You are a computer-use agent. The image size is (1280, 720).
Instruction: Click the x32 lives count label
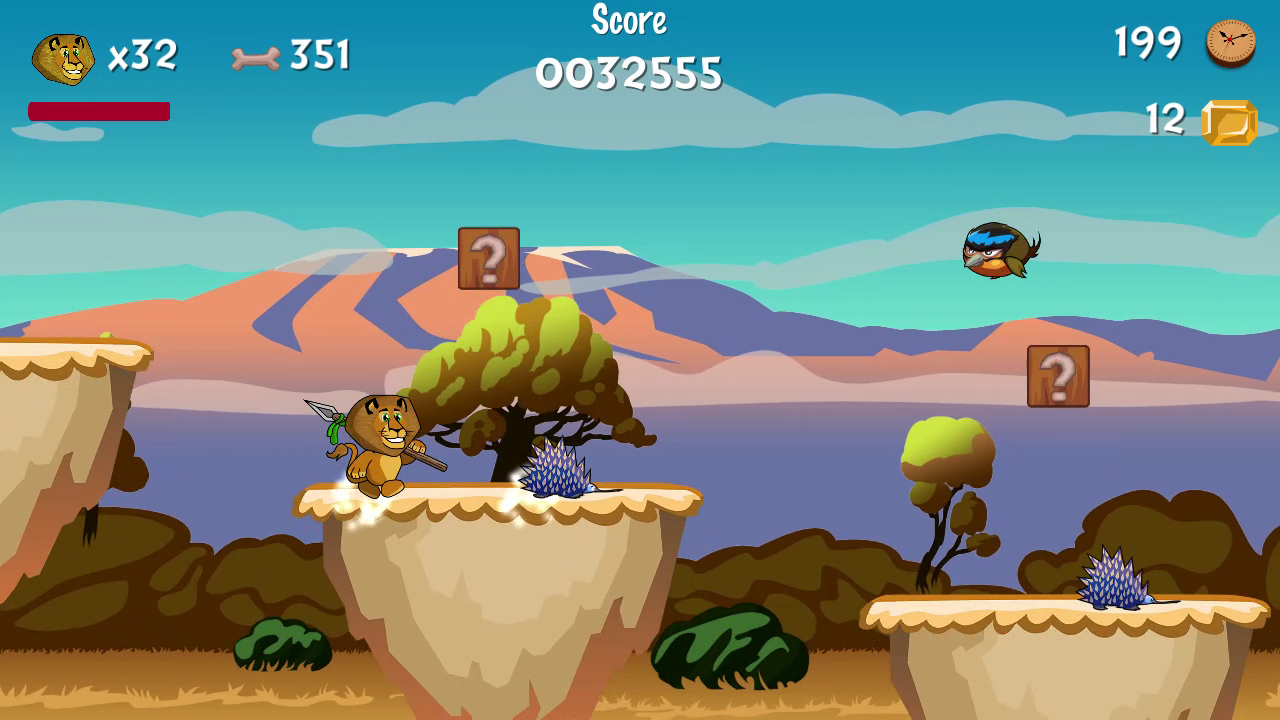(143, 55)
